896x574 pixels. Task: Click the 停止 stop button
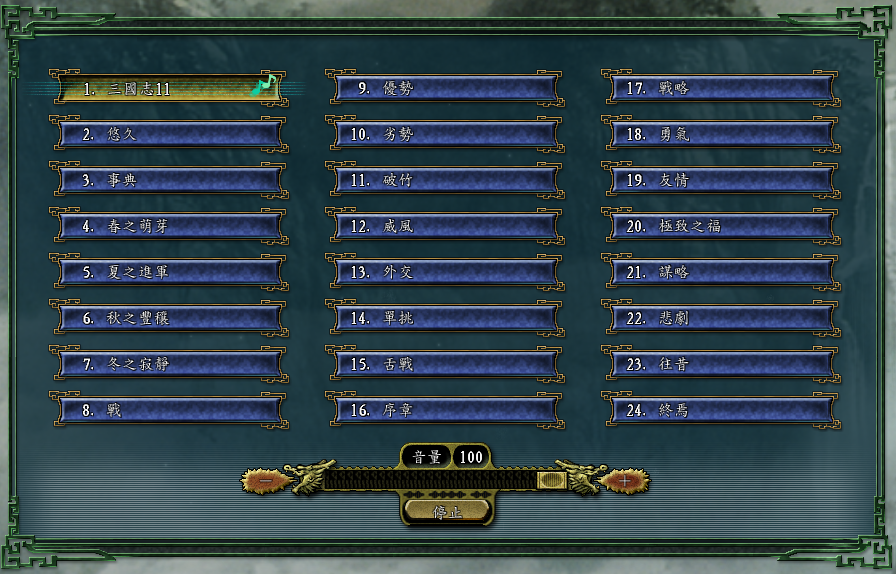click(x=447, y=511)
